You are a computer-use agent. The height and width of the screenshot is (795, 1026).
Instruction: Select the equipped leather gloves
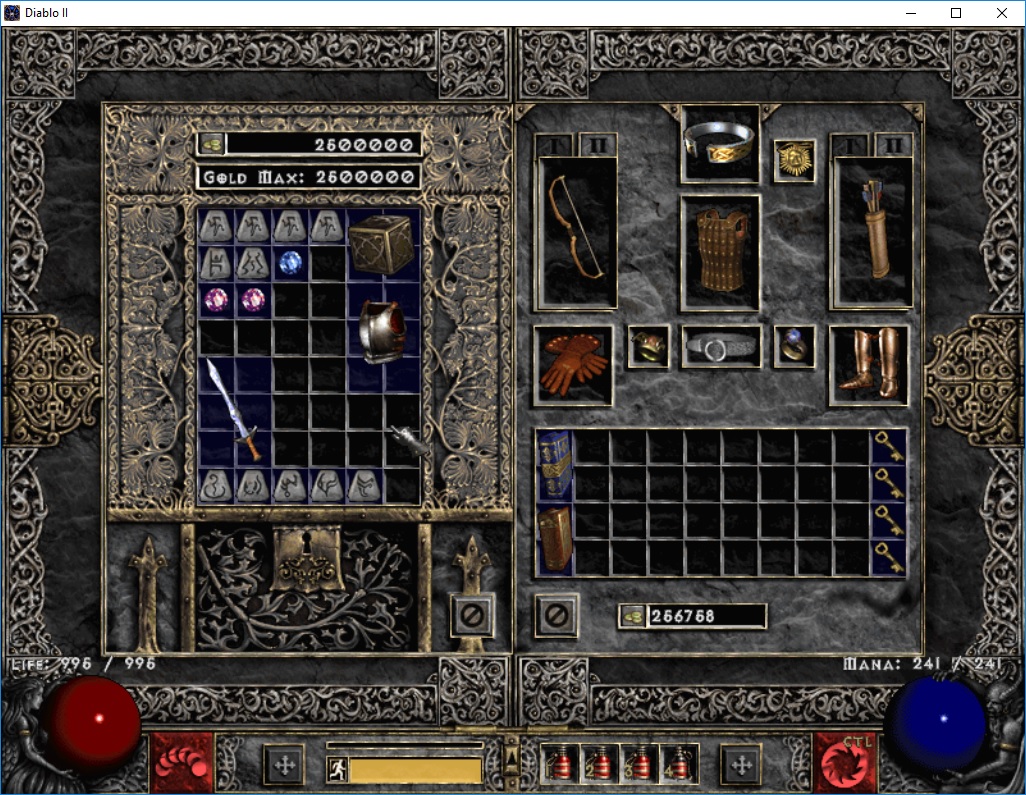(573, 365)
